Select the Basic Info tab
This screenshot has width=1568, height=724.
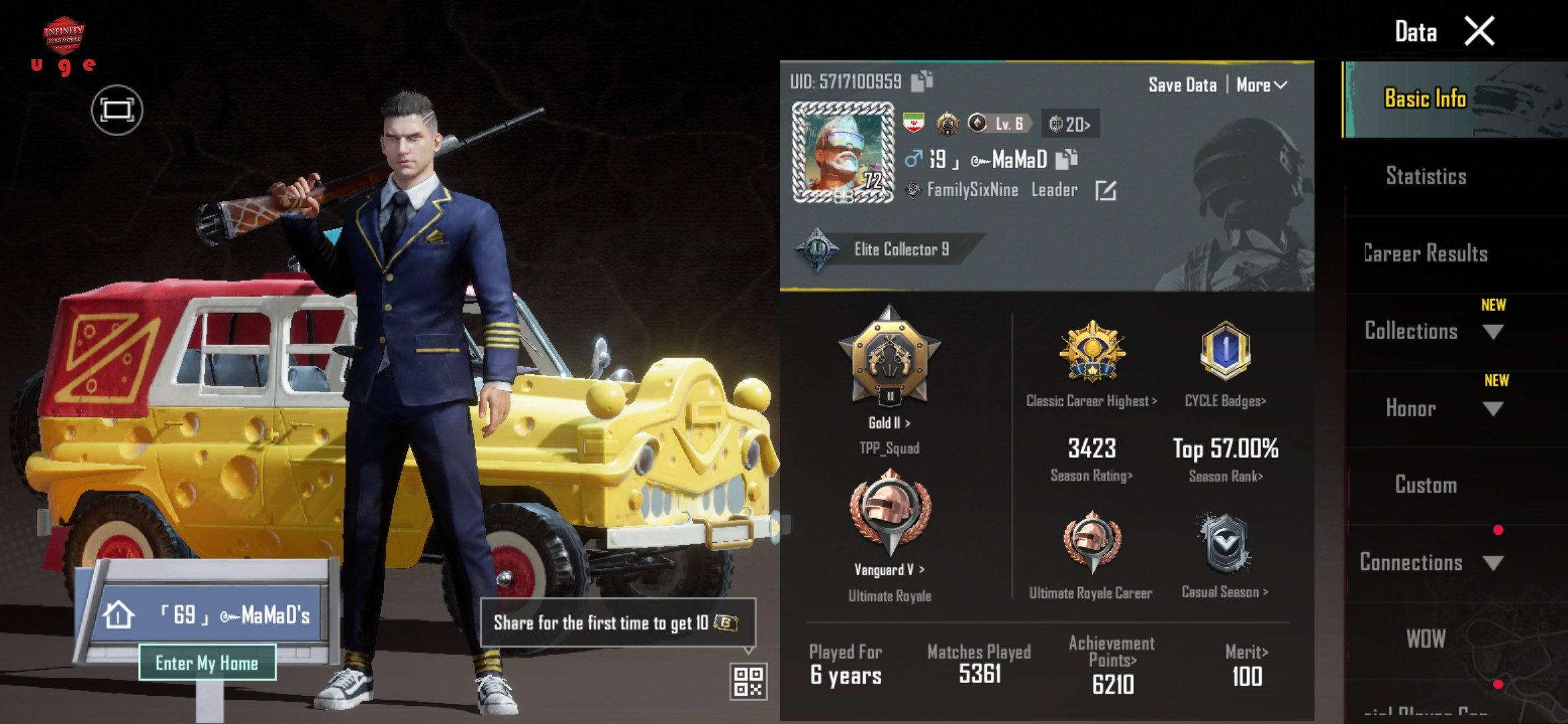tap(1425, 99)
